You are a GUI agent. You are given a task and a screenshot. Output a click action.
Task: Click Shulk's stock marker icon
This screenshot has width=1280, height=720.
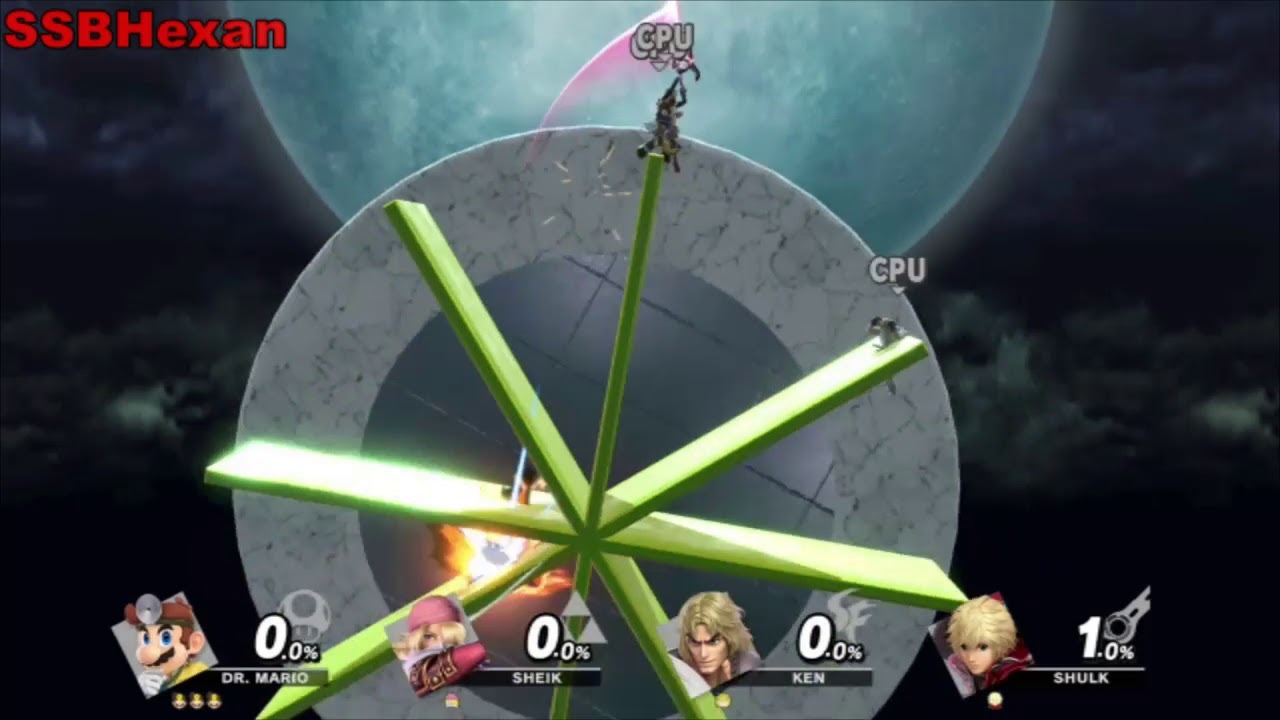click(995, 700)
